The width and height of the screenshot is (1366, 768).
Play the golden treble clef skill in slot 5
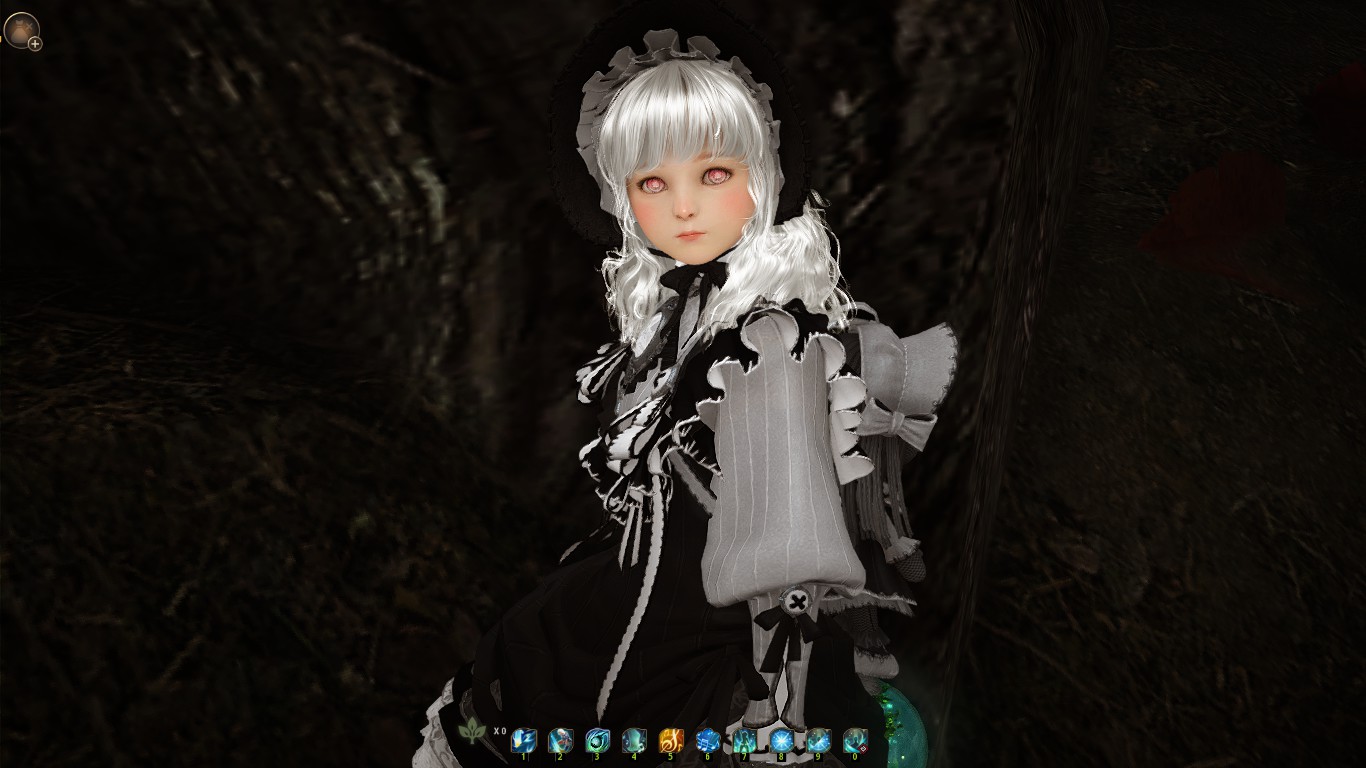[x=670, y=741]
